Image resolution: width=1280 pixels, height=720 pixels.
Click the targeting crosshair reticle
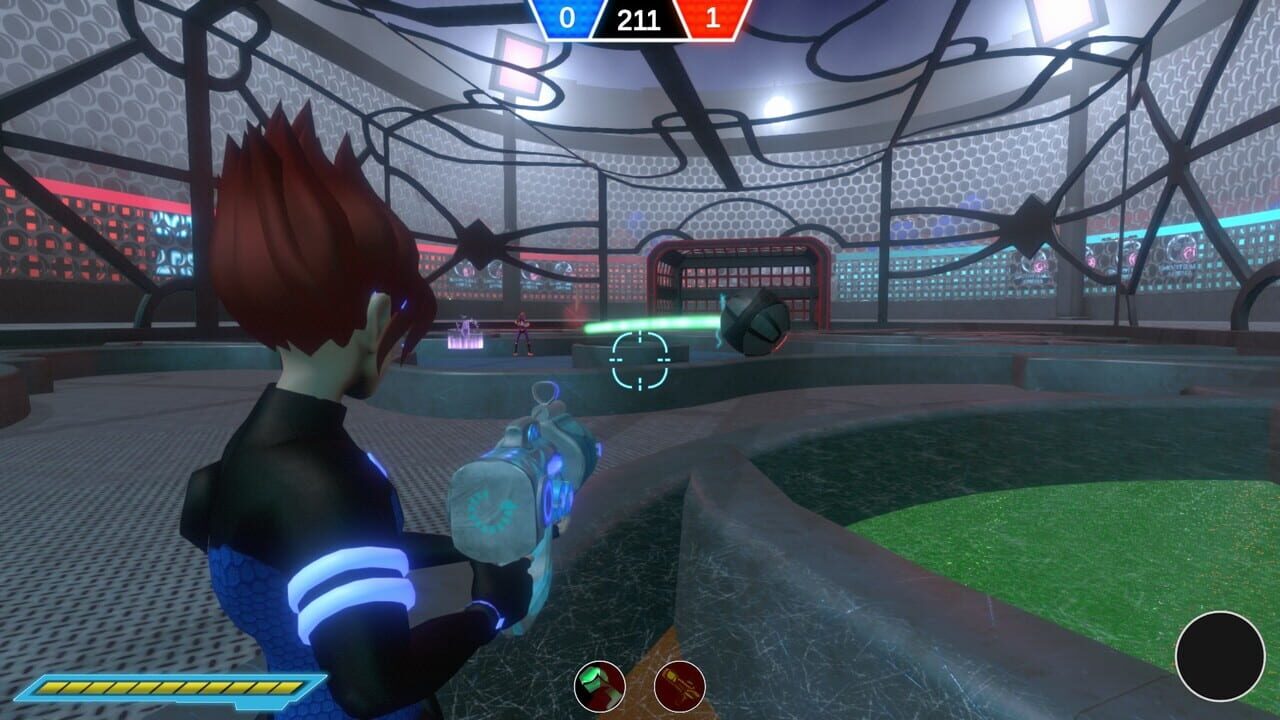pyautogui.click(x=638, y=361)
